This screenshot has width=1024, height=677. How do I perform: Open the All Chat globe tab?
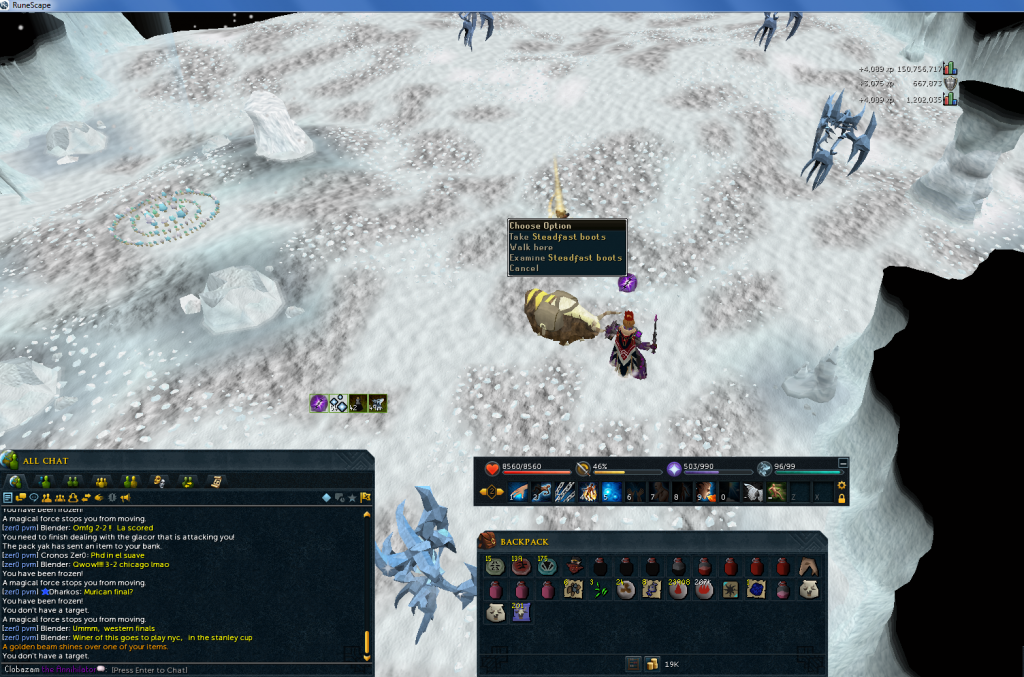click(17, 481)
